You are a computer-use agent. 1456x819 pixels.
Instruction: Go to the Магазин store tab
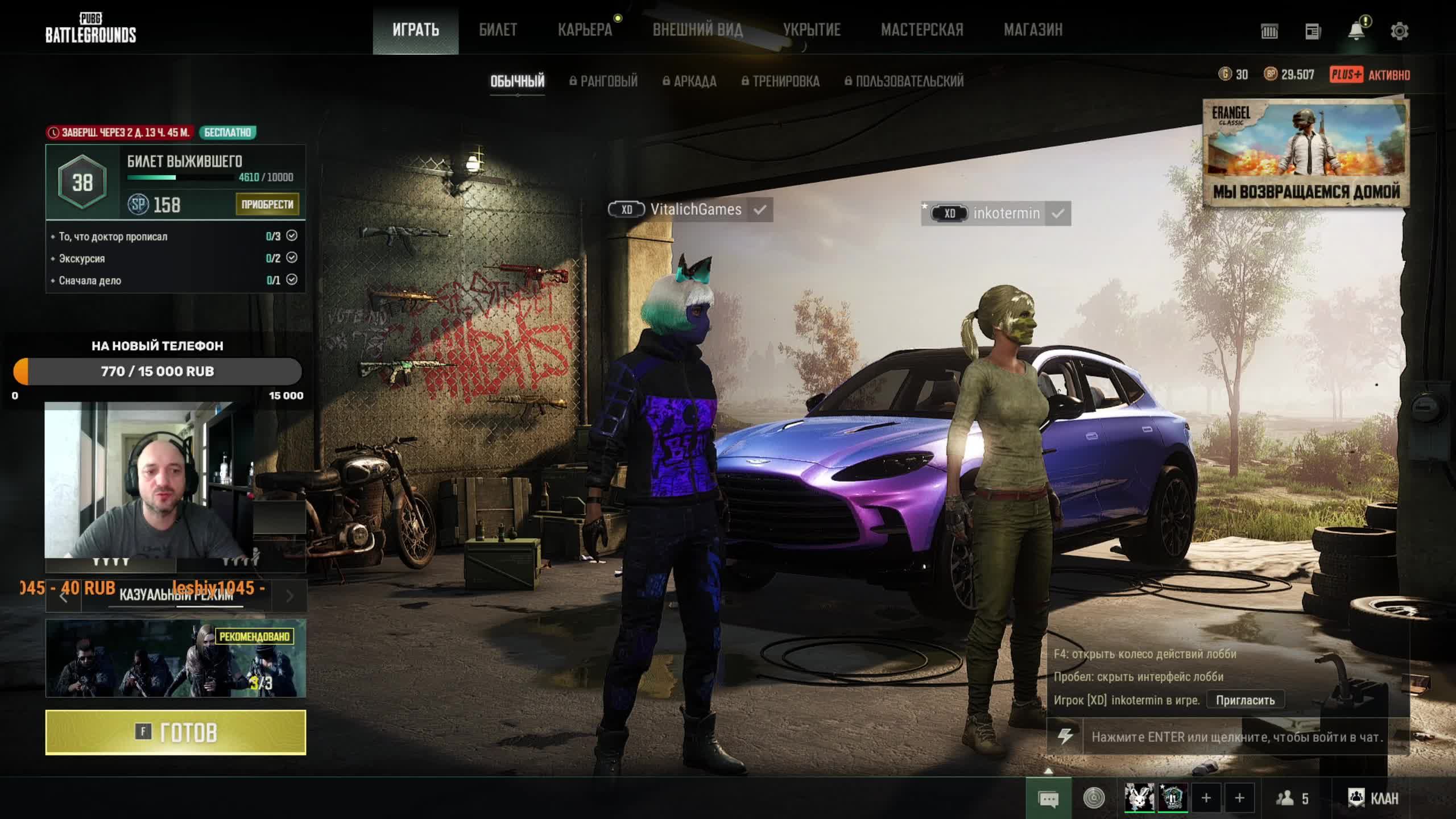pyautogui.click(x=1033, y=30)
